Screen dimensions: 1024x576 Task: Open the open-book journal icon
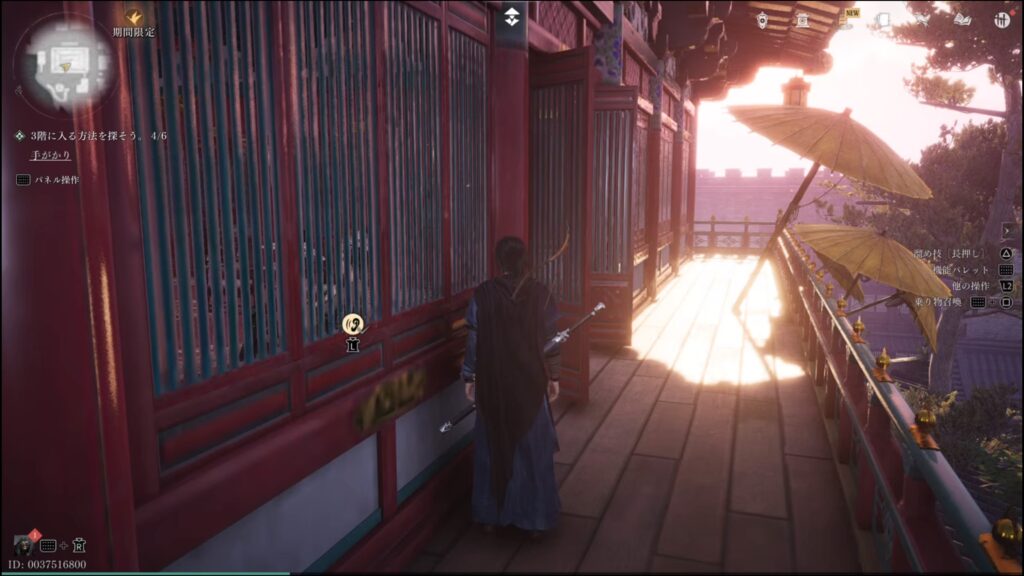(x=961, y=19)
